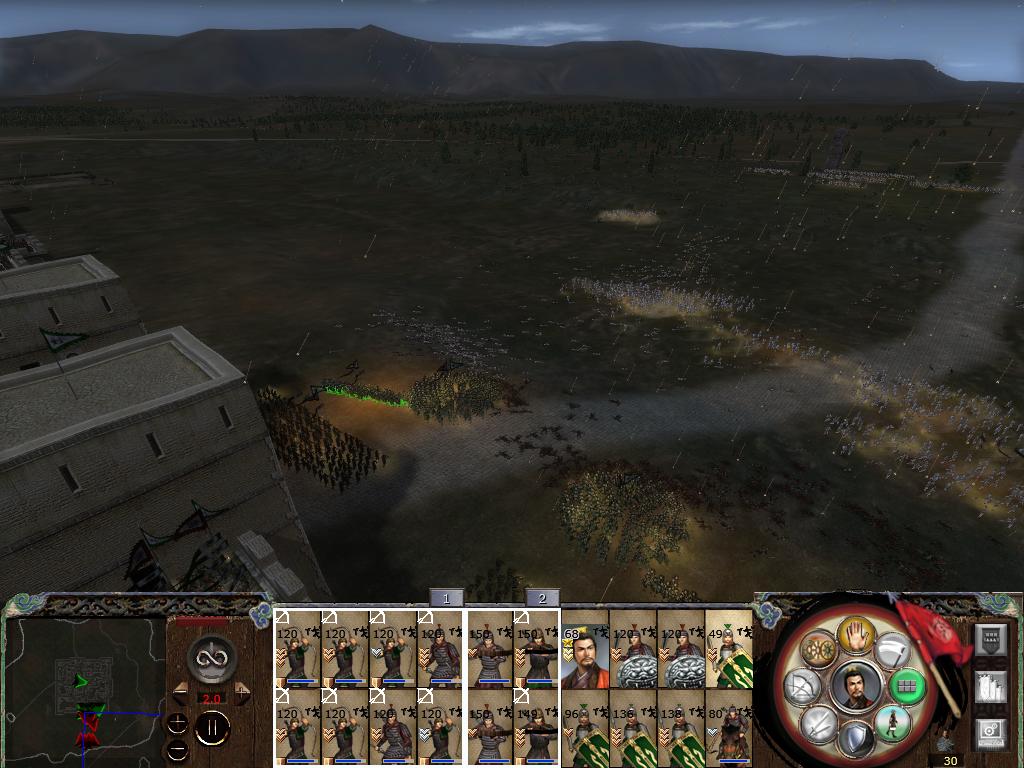
Task: Select unit group tab 1
Action: coord(446,598)
